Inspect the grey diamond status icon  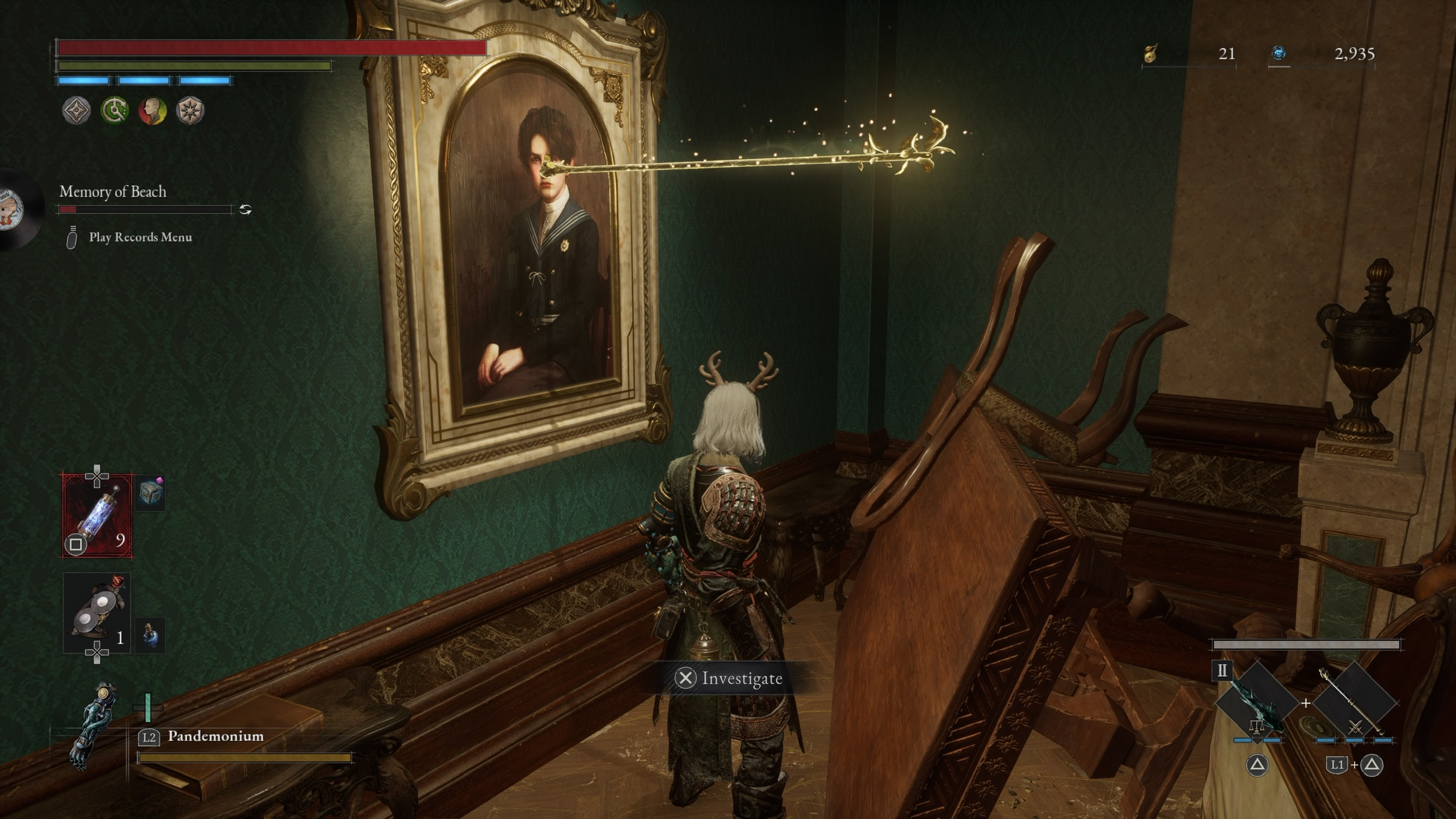(x=76, y=110)
